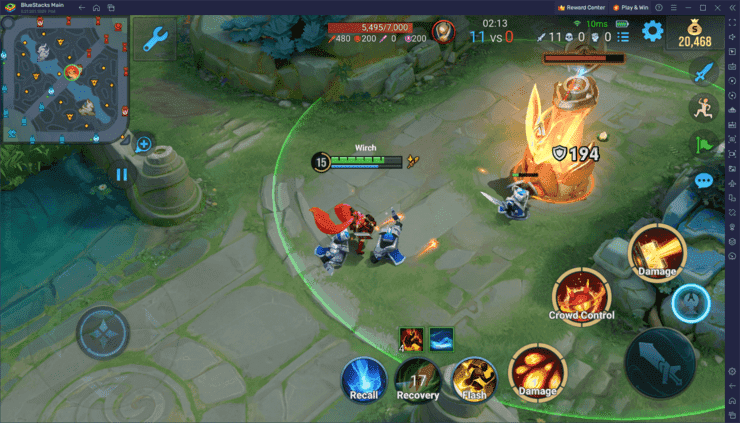Image resolution: width=740 pixels, height=423 pixels.
Task: Activate the Recovery ability
Action: 417,380
